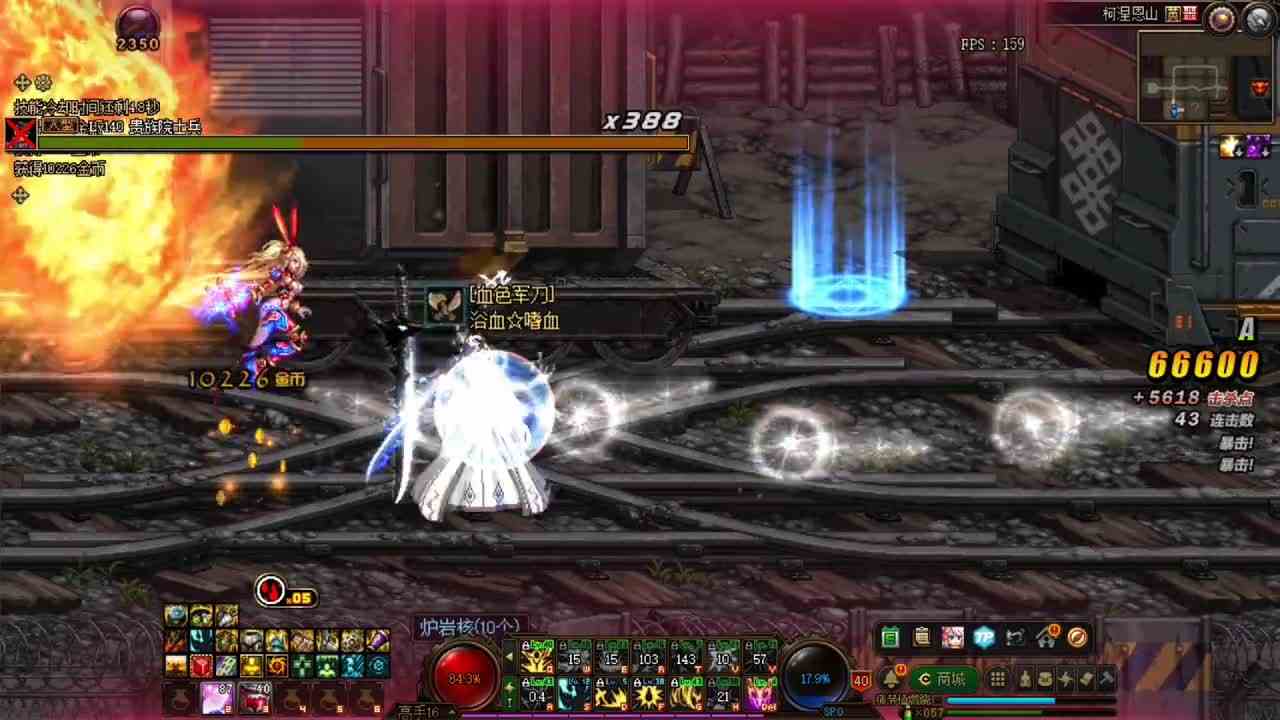Viewport: 1280px width, 720px height.
Task: Click the character portrait avatar icon
Action: (x=952, y=637)
